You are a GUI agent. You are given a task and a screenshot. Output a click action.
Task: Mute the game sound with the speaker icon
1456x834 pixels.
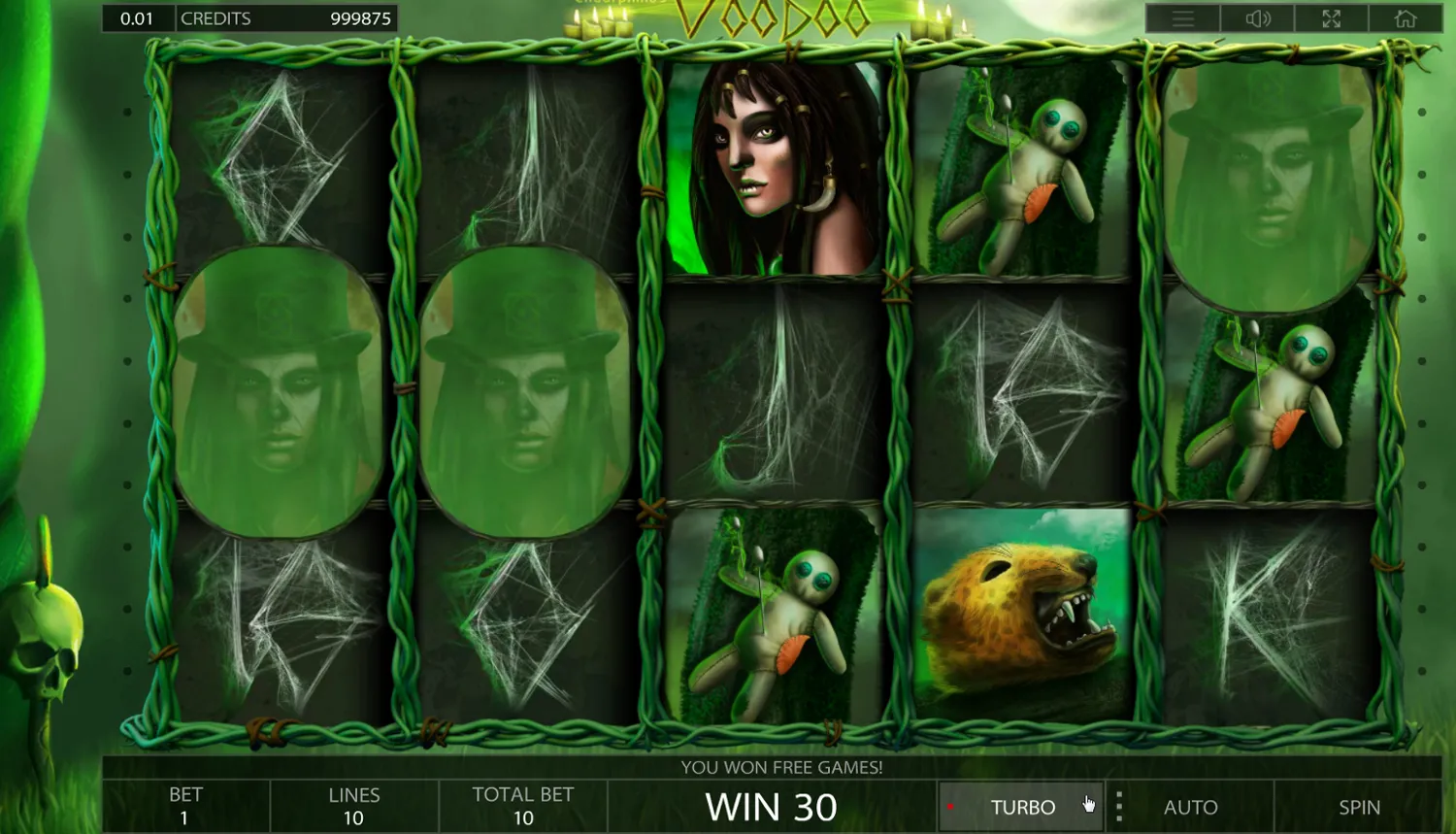pos(1259,17)
